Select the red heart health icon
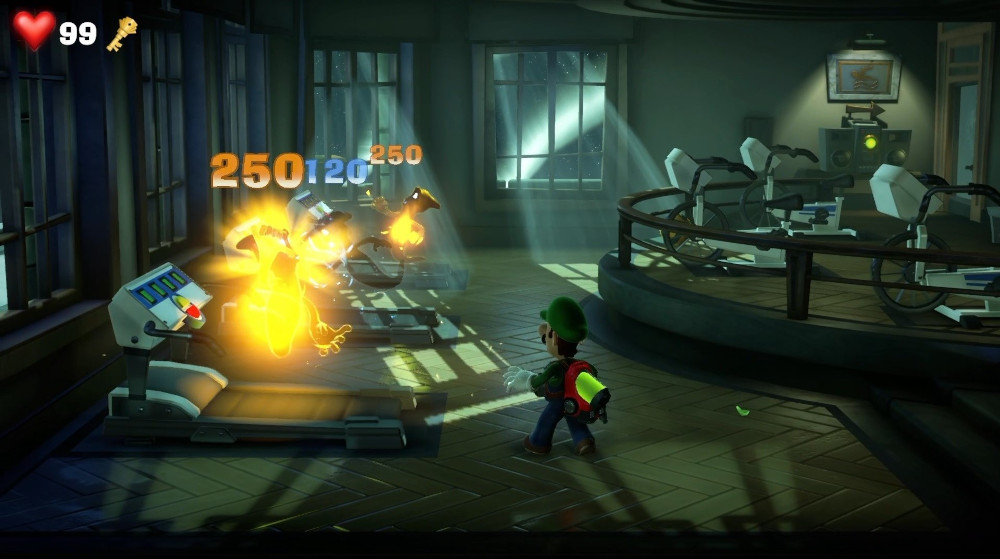 coord(34,29)
